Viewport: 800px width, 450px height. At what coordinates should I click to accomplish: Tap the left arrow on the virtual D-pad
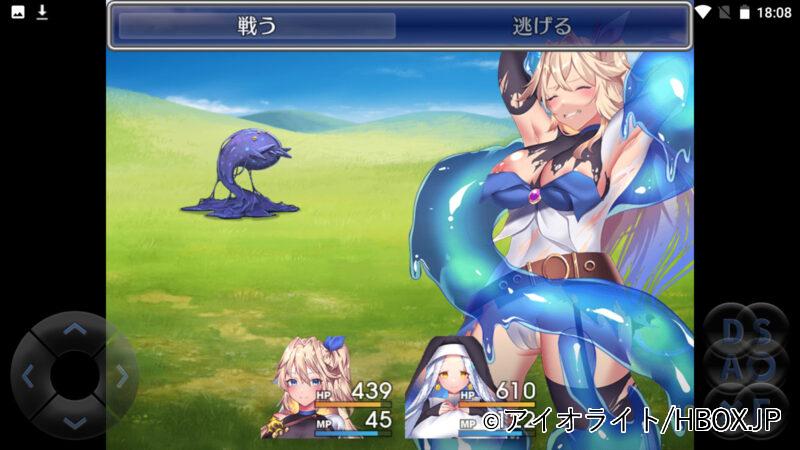pos(28,377)
